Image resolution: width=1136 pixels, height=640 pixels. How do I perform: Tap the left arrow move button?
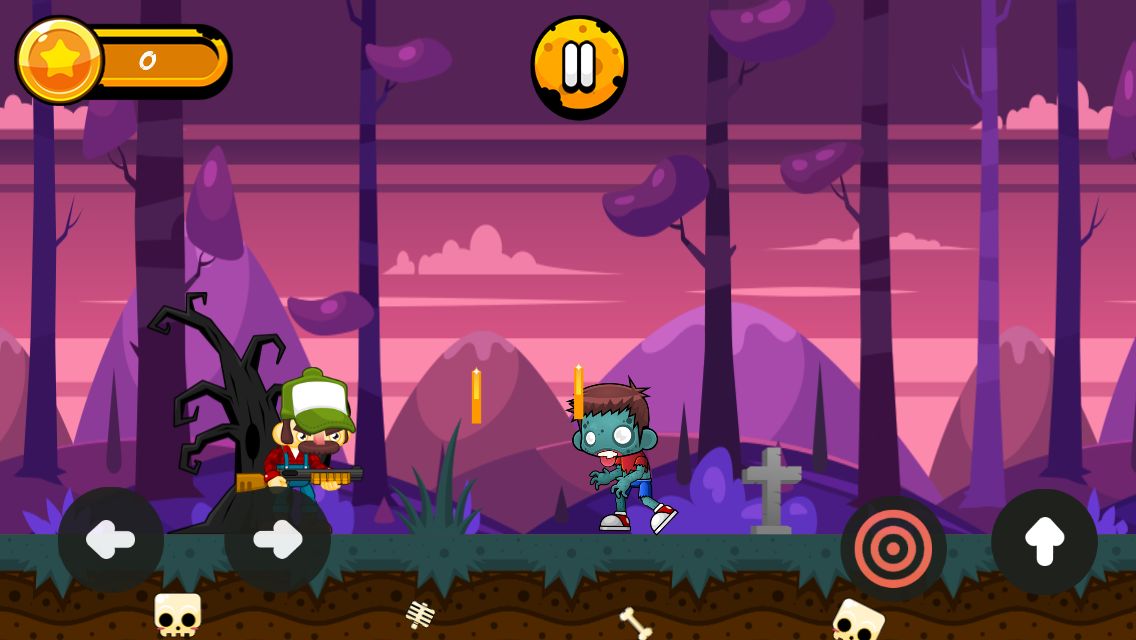[x=111, y=540]
